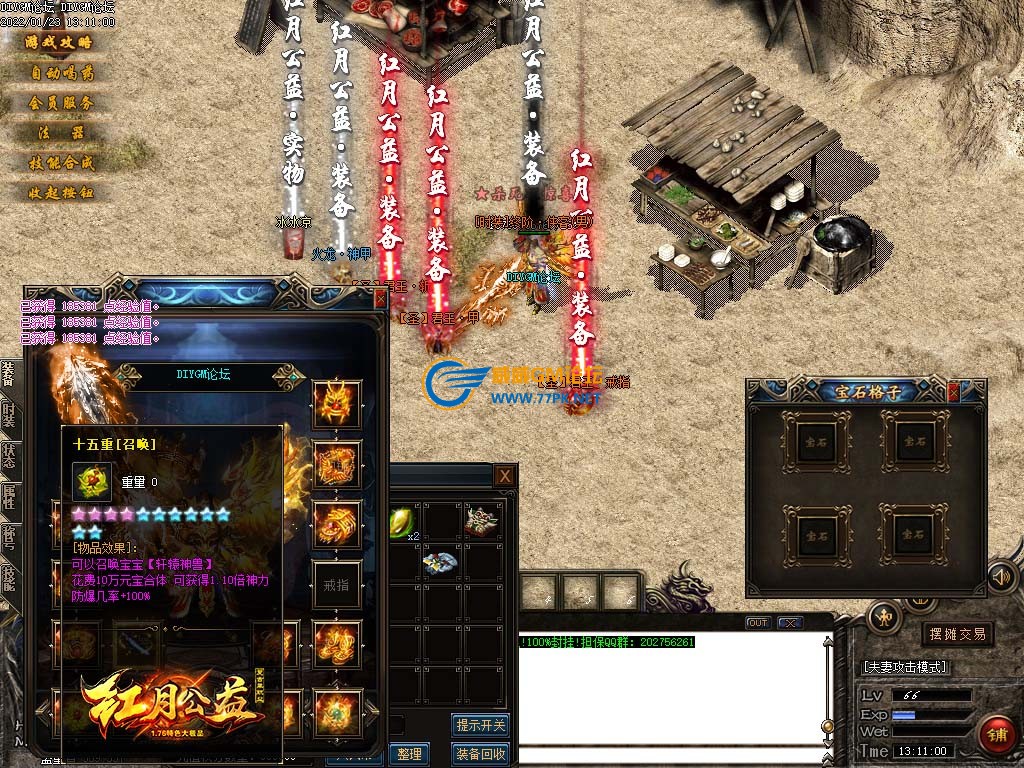Close the character equipment window
This screenshot has height=768, width=1024.
pos(380,298)
